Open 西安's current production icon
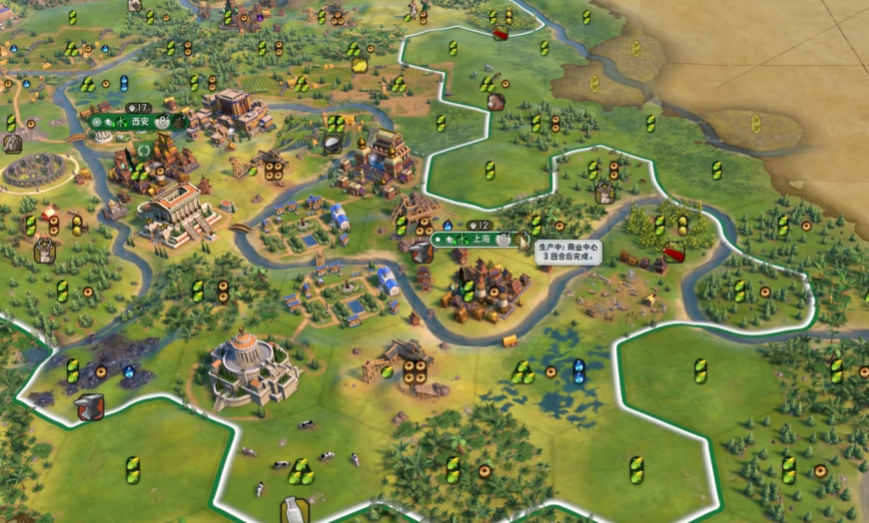The width and height of the screenshot is (869, 523). 178,122
